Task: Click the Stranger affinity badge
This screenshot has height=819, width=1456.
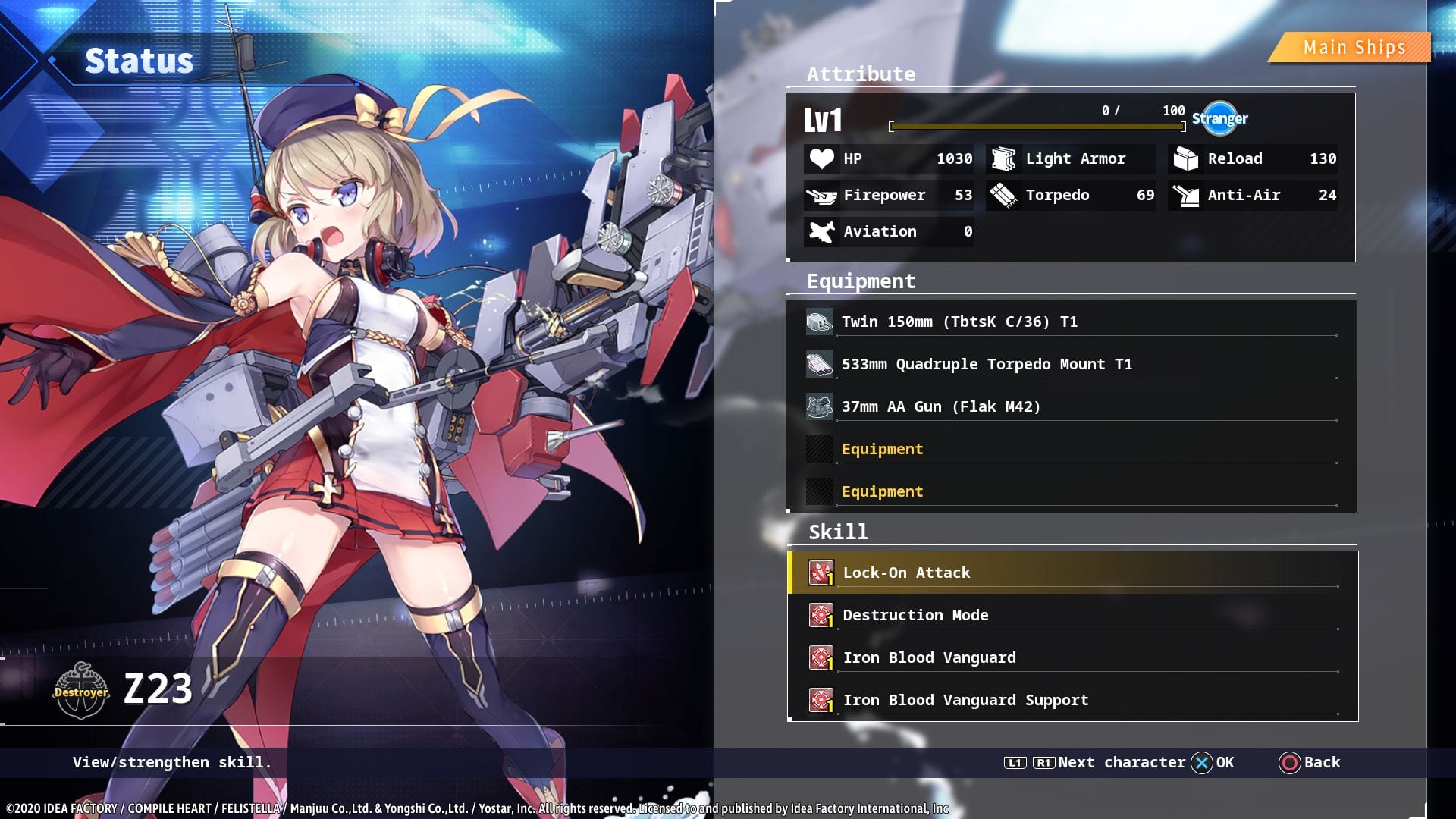Action: [1219, 118]
